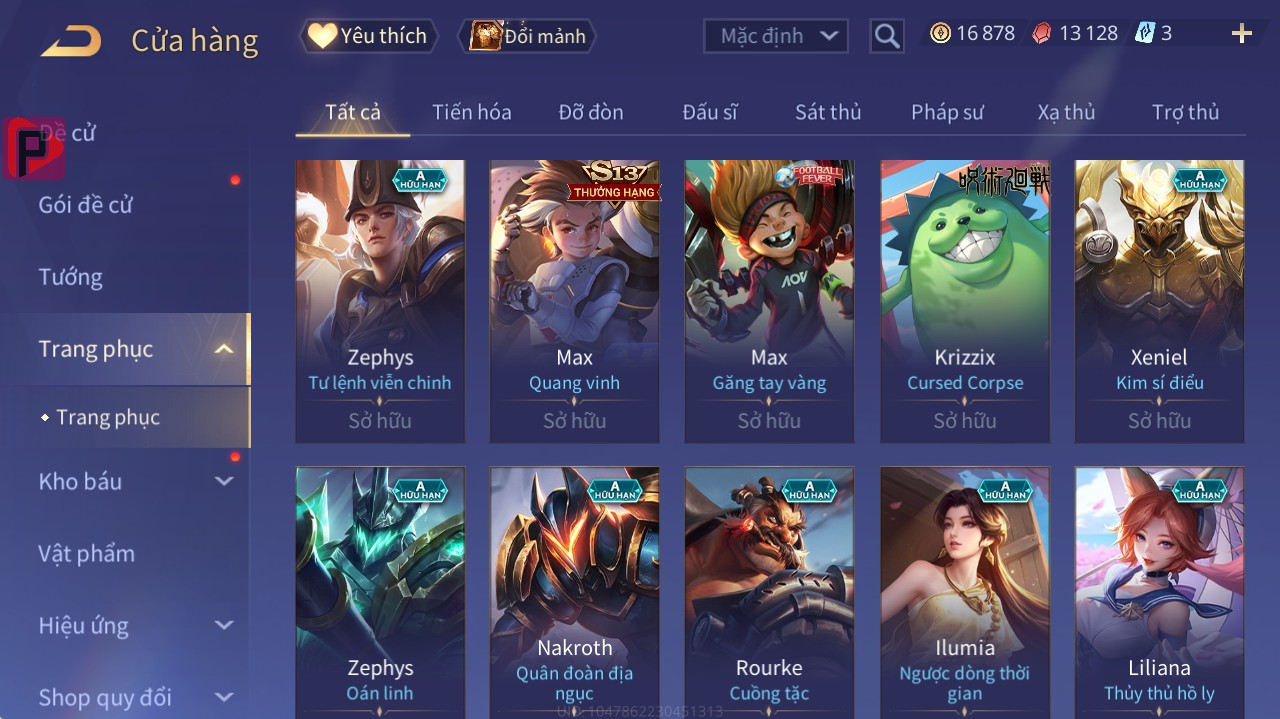Image resolution: width=1280 pixels, height=719 pixels.
Task: Select the Sát thủ tab
Action: [827, 112]
